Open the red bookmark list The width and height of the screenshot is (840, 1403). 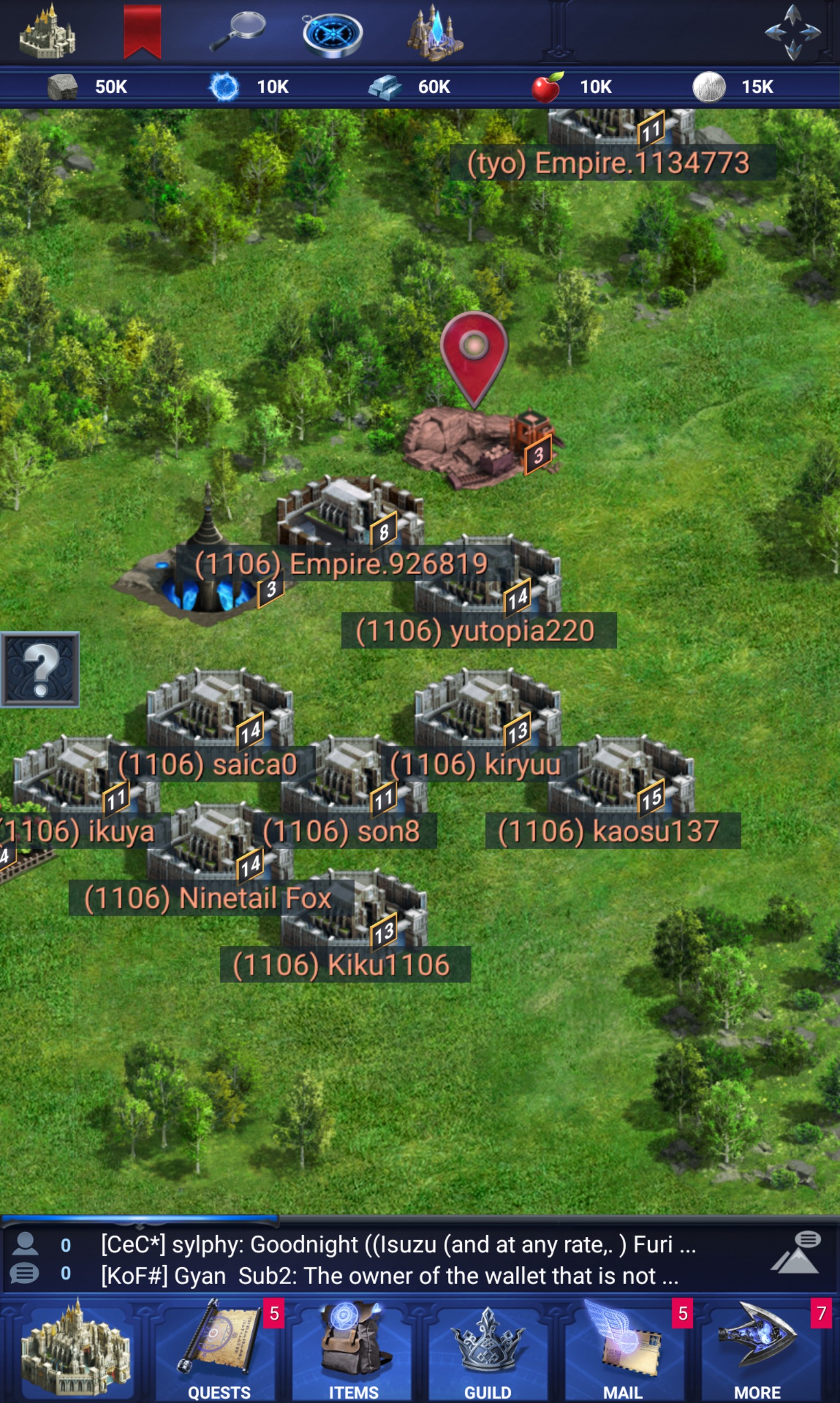pyautogui.click(x=142, y=31)
